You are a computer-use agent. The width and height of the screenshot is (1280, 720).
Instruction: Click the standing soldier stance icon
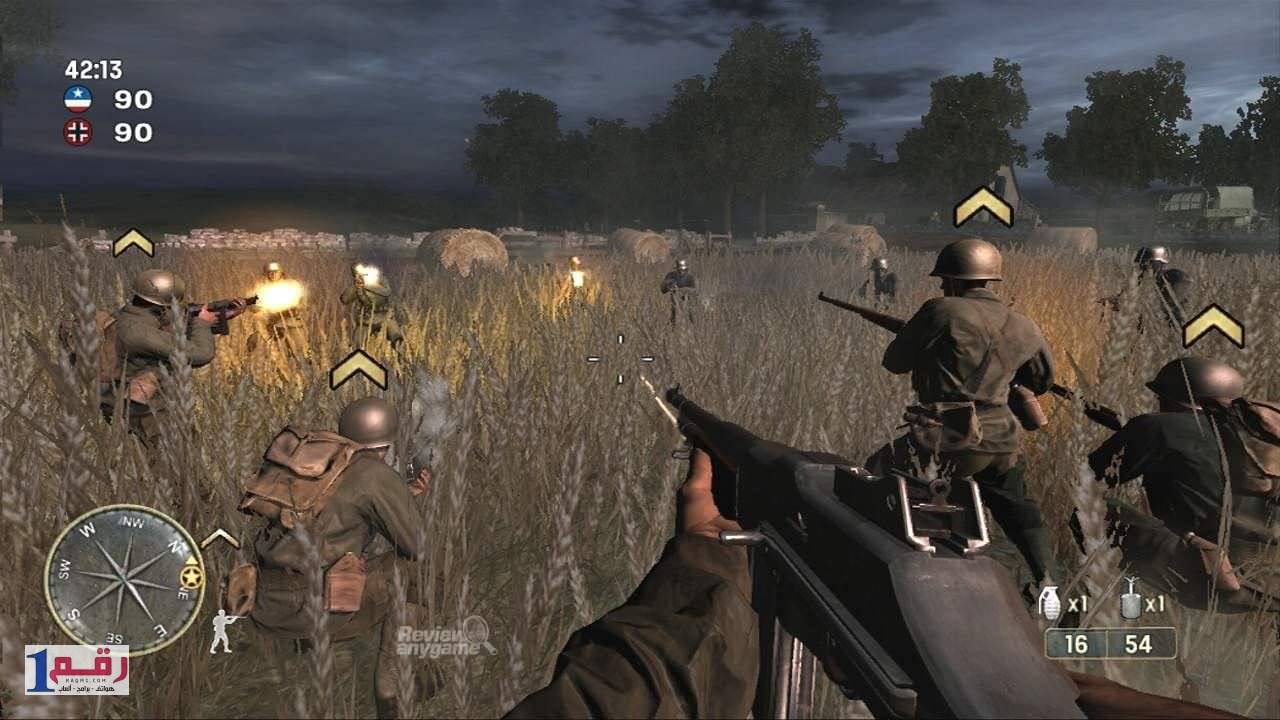[x=225, y=630]
